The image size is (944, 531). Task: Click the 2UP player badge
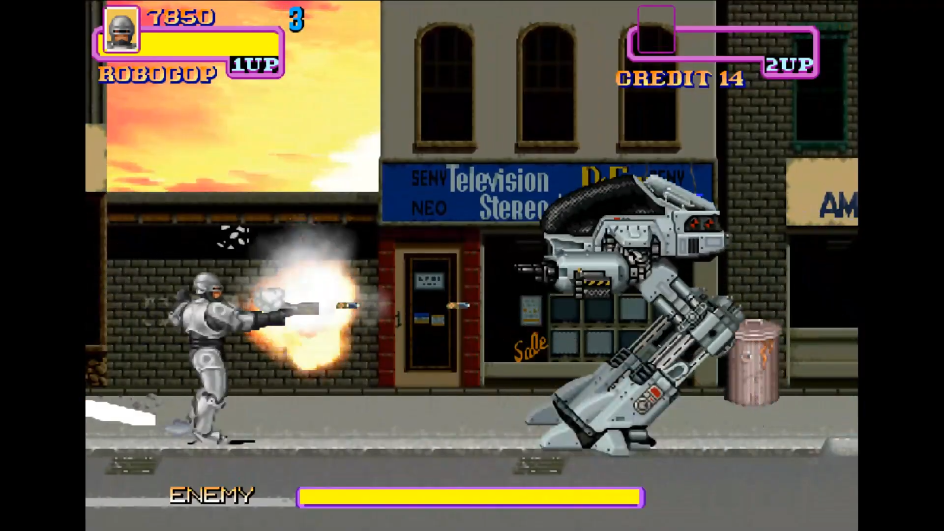[x=789, y=65]
